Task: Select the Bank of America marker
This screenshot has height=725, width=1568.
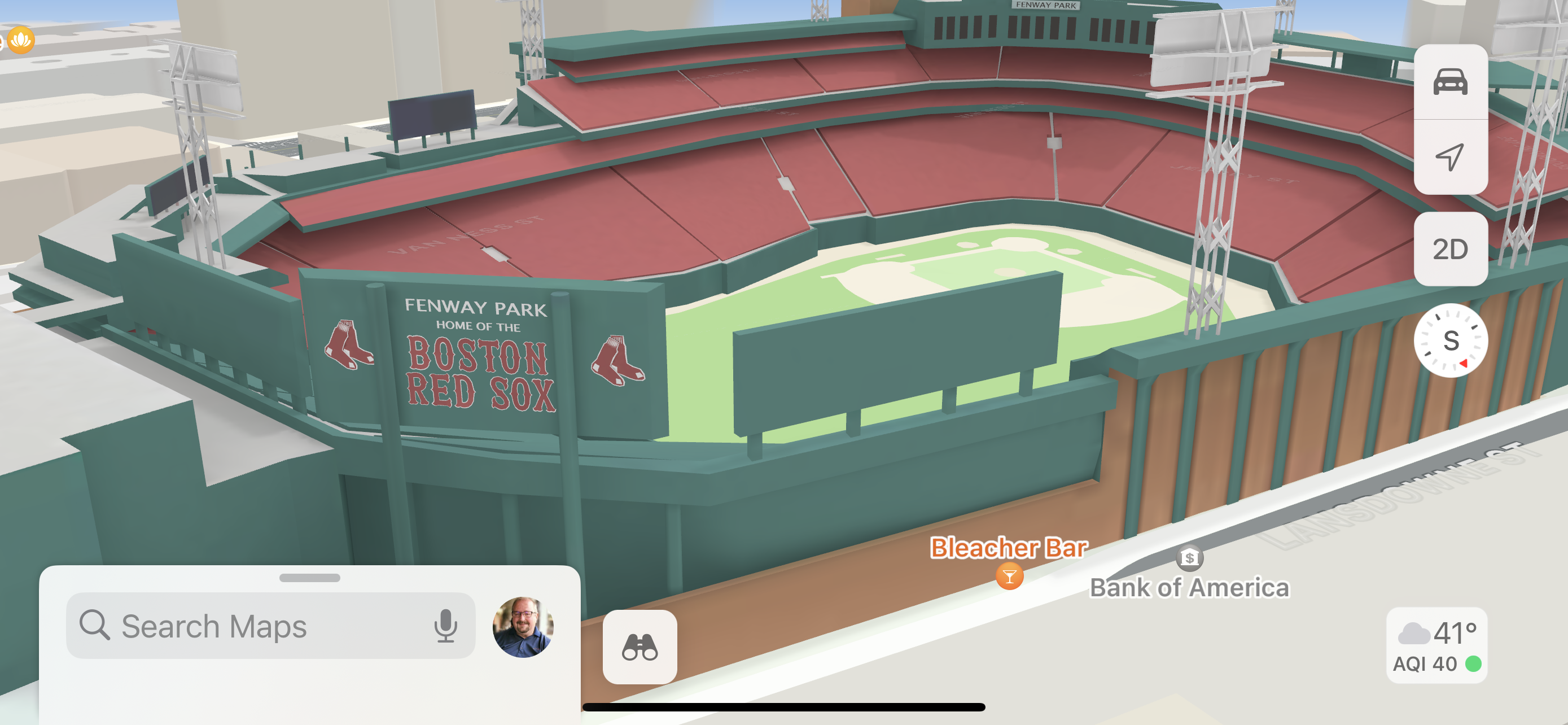Action: (1189, 558)
